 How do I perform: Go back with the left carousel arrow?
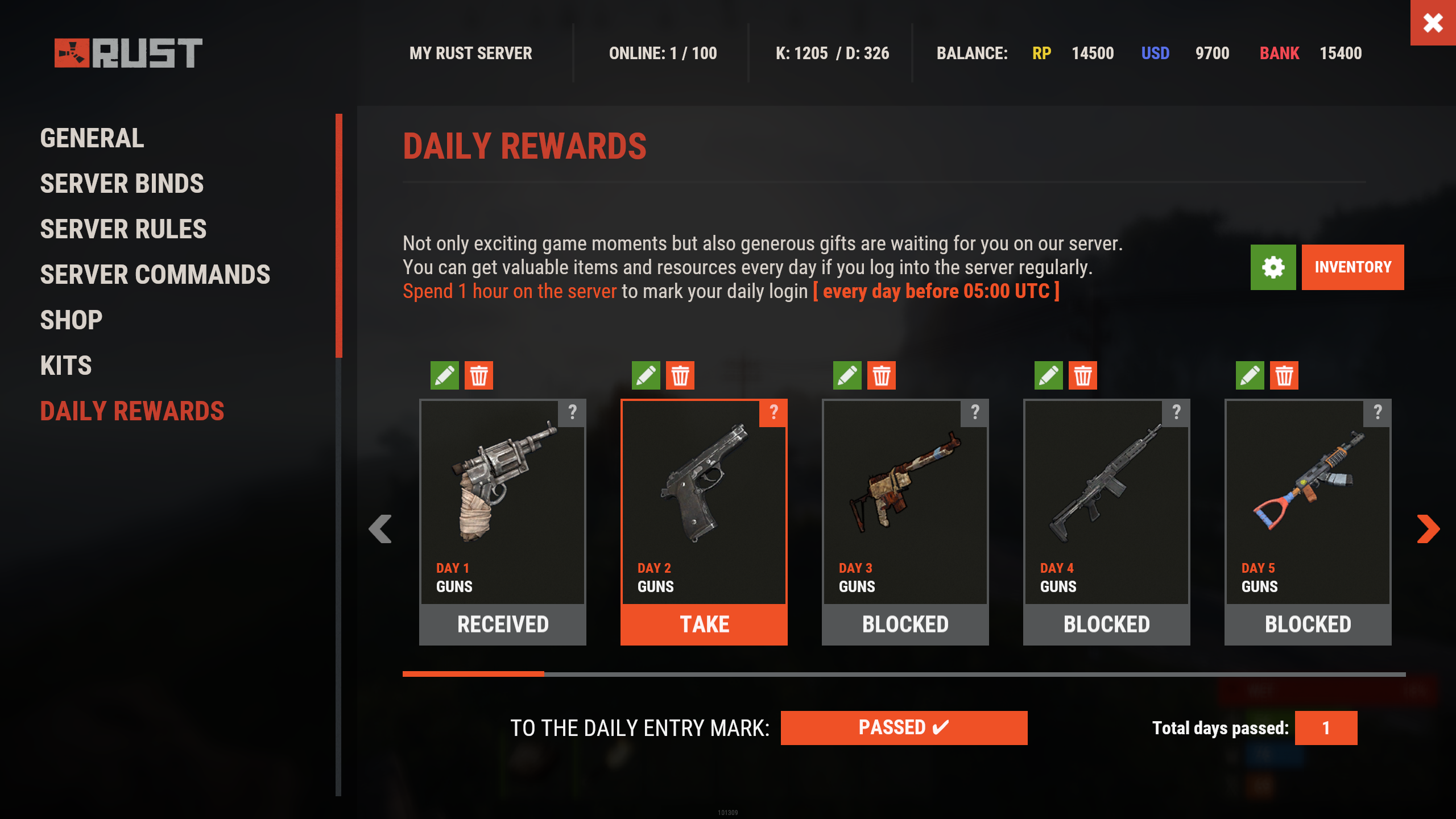[381, 530]
